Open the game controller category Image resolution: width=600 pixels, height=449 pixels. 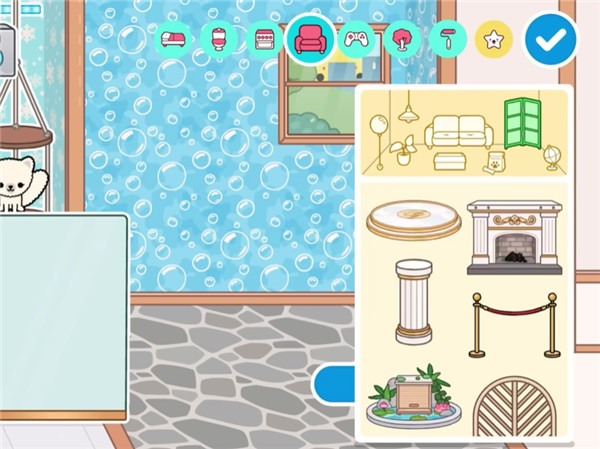[x=356, y=39]
